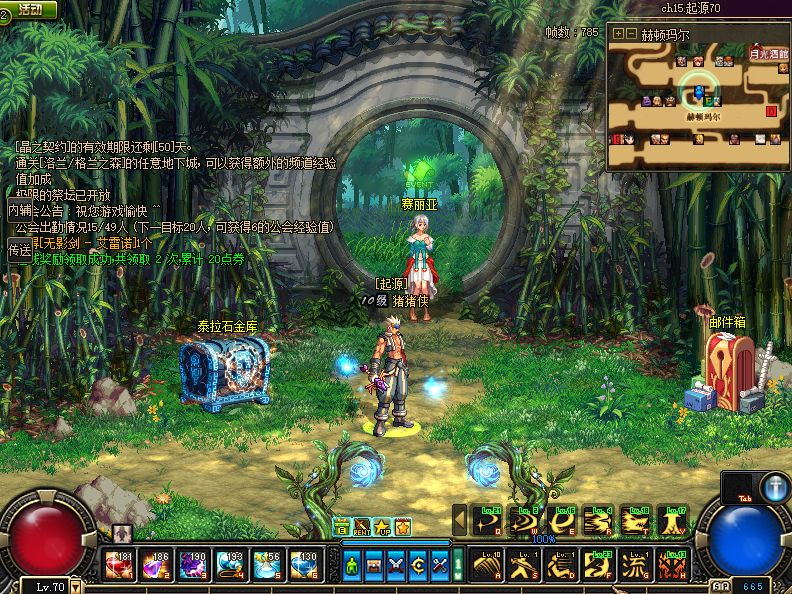Use the quick slot item with 130 count
792x594 pixels.
[305, 566]
